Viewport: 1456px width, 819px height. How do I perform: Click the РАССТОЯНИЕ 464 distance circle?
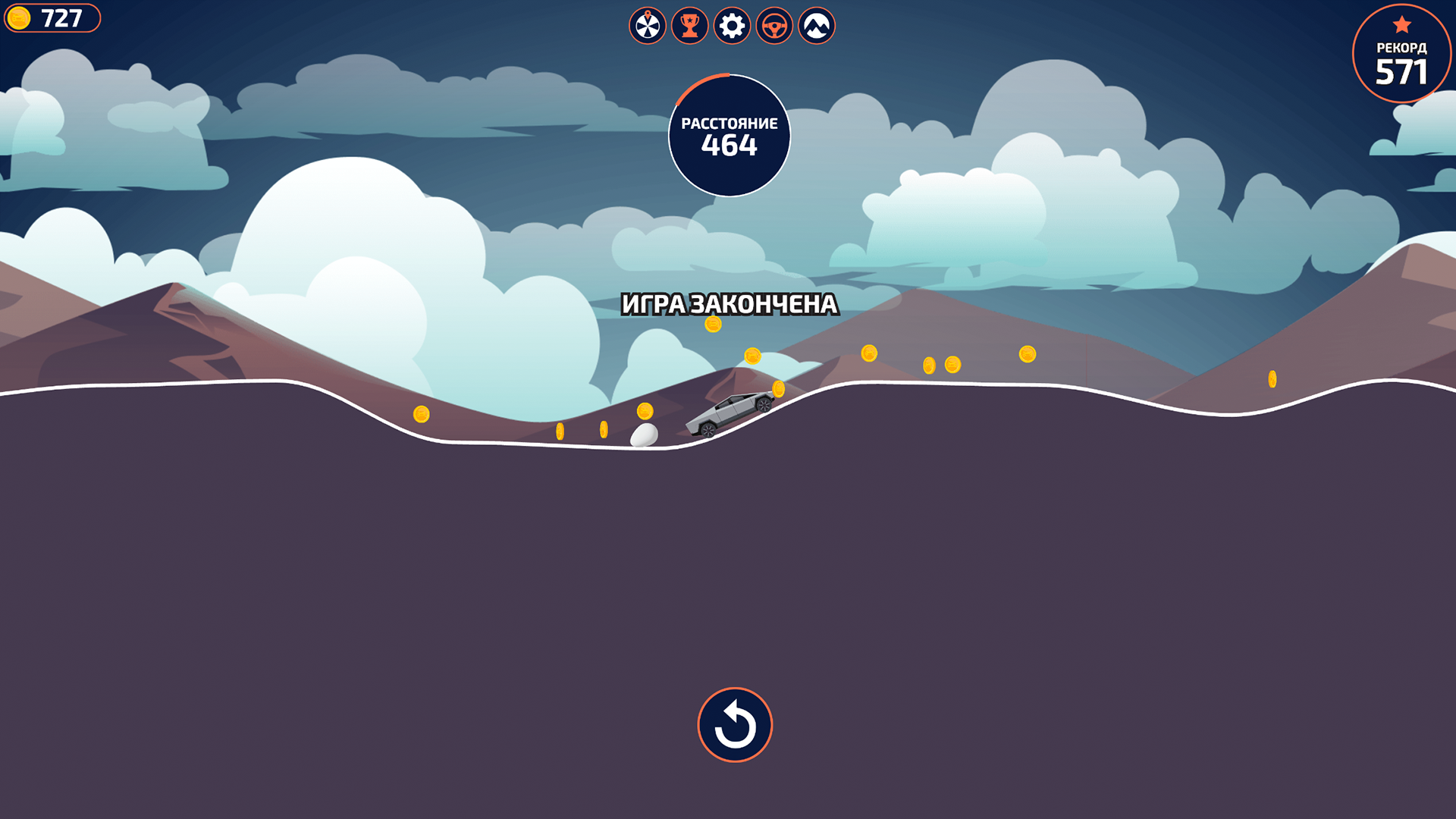(730, 134)
